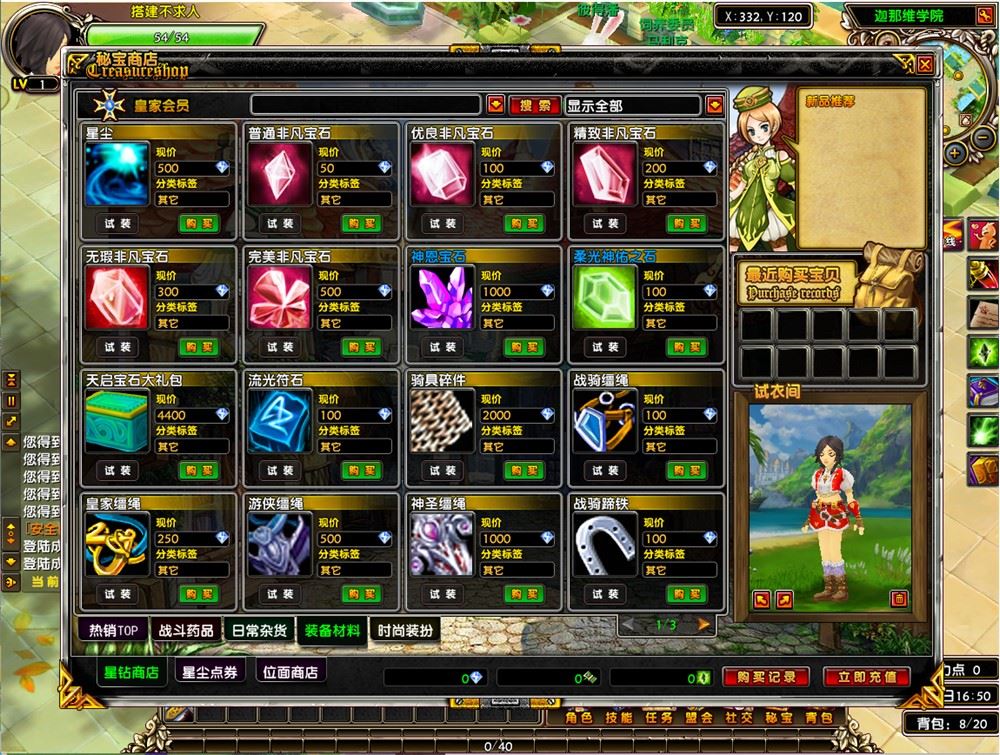Viewport: 1000px width, 755px height.
Task: Switch to the 热销TOP tab
Action: click(x=112, y=630)
